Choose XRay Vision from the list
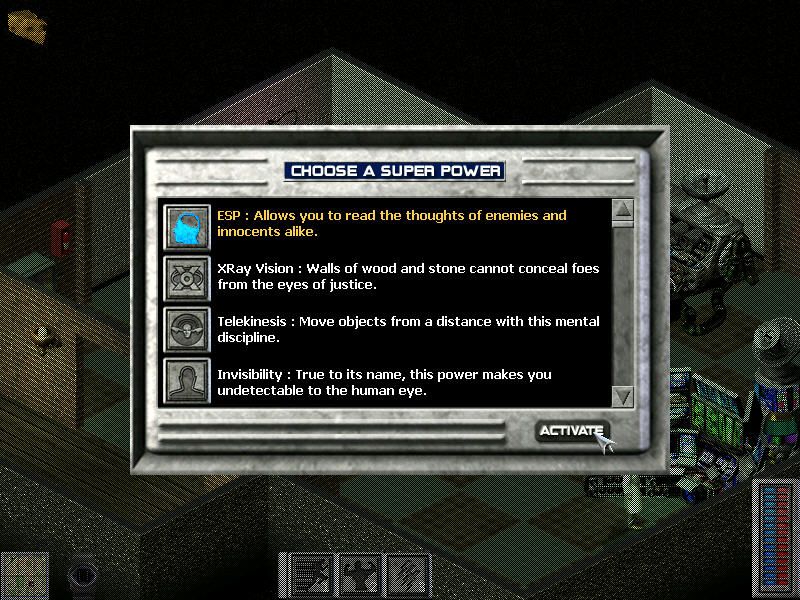 click(x=400, y=276)
